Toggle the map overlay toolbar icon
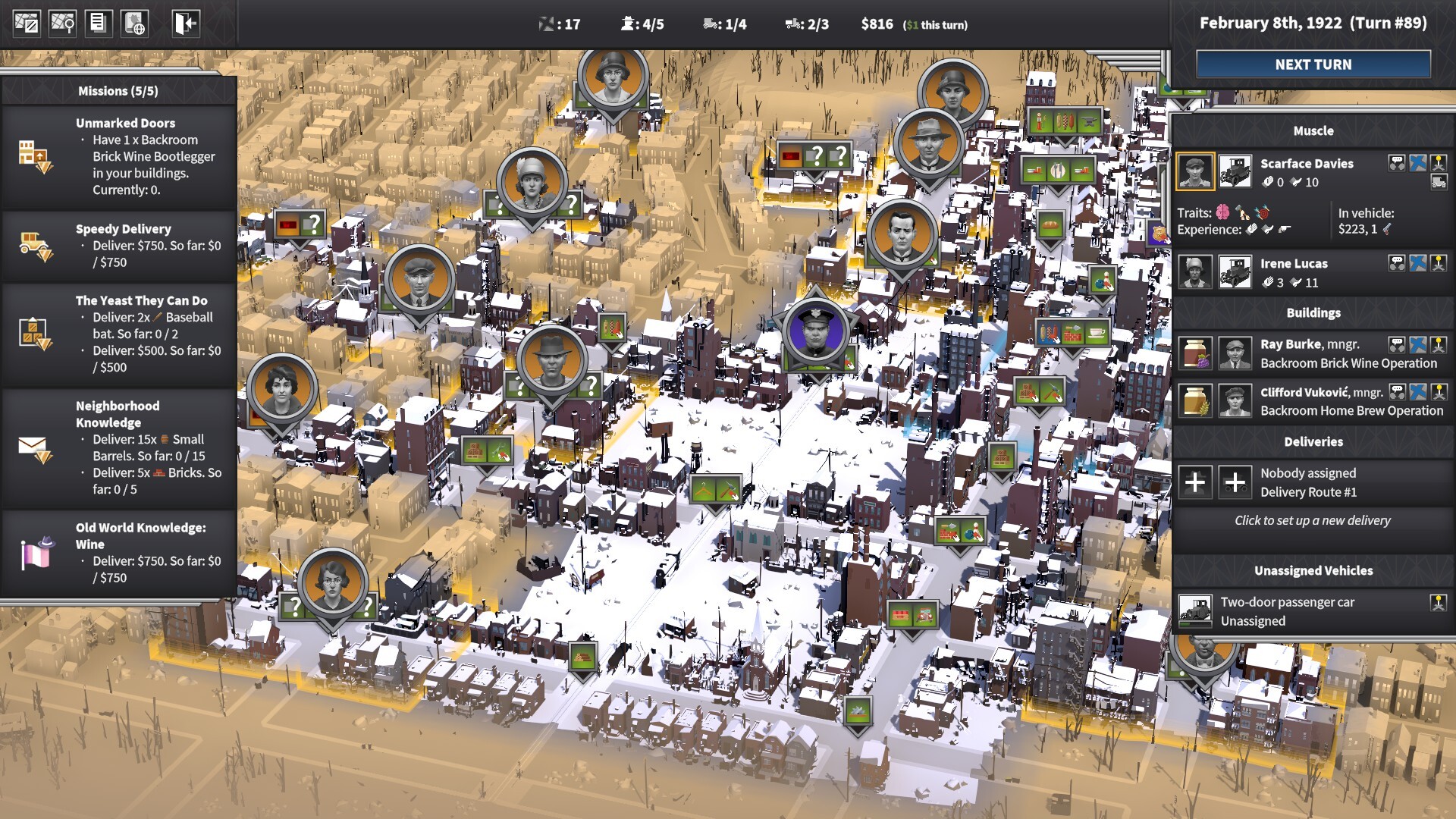 27,24
